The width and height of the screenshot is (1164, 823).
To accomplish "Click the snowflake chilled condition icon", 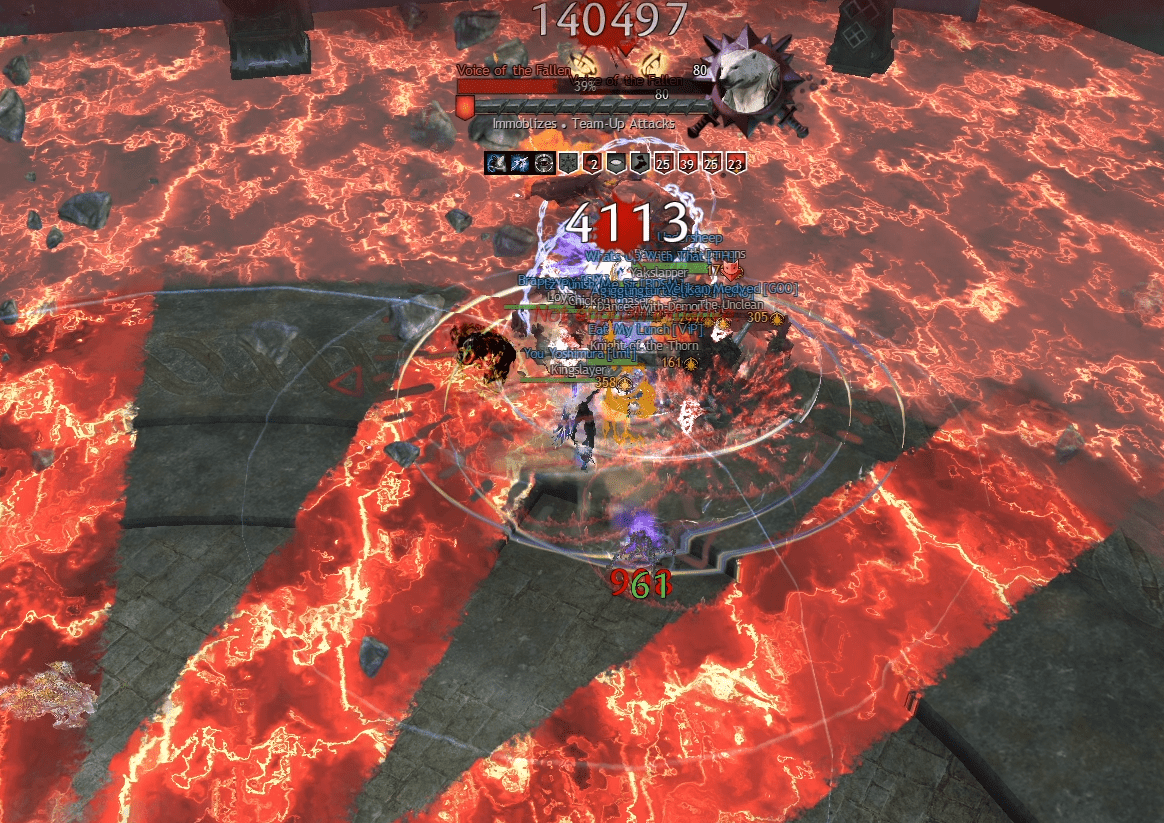I will tap(569, 163).
